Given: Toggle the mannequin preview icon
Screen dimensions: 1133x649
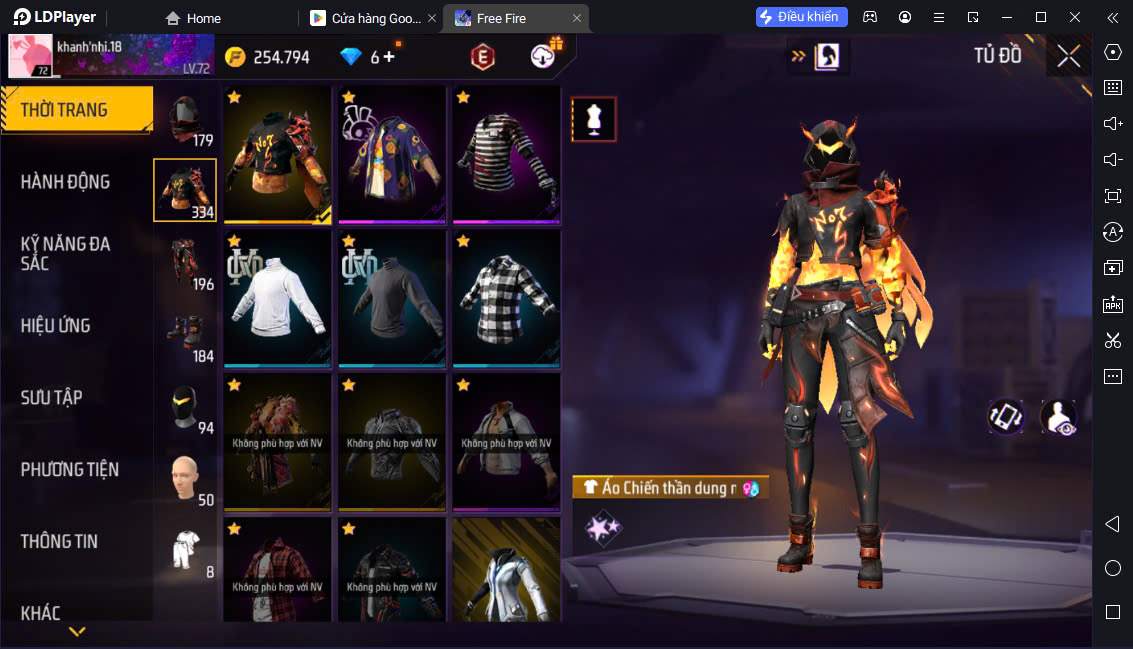Looking at the screenshot, I should (594, 120).
